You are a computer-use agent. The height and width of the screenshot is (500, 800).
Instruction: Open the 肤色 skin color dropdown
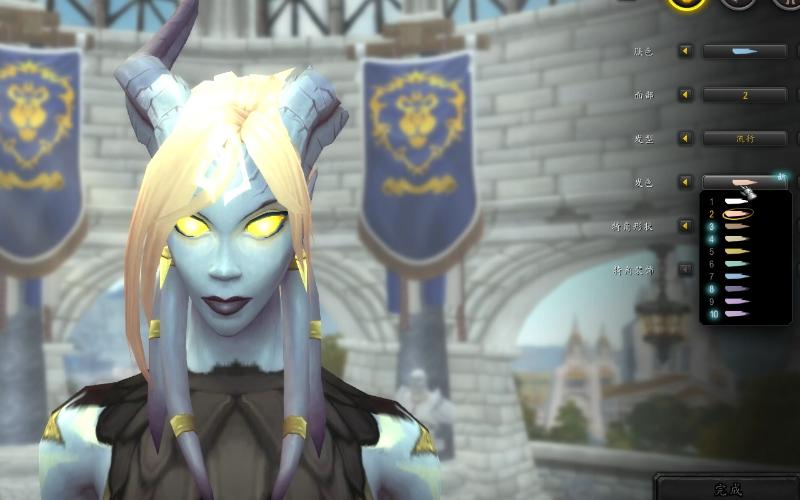pos(745,51)
